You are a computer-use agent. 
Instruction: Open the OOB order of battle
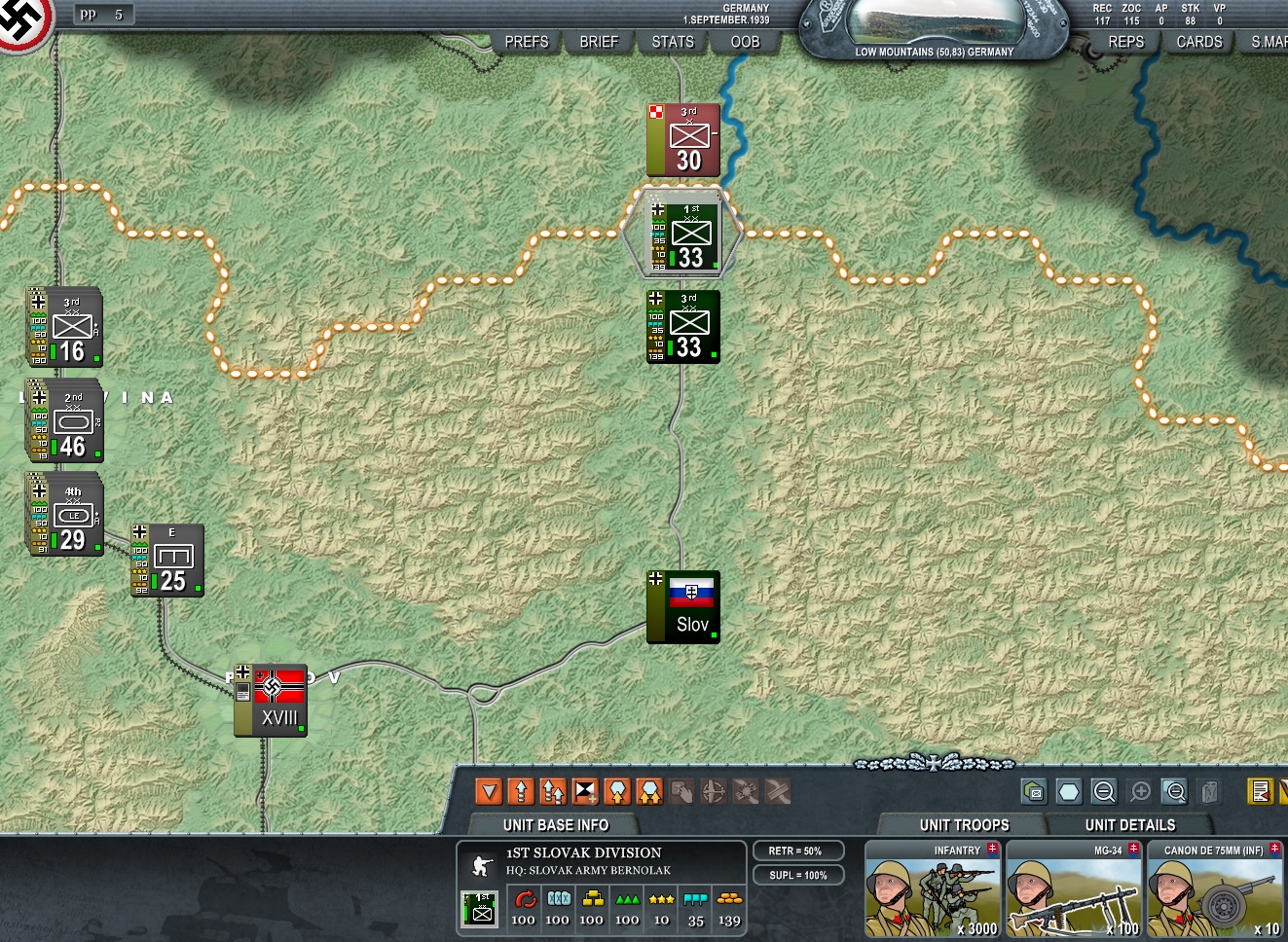point(745,42)
